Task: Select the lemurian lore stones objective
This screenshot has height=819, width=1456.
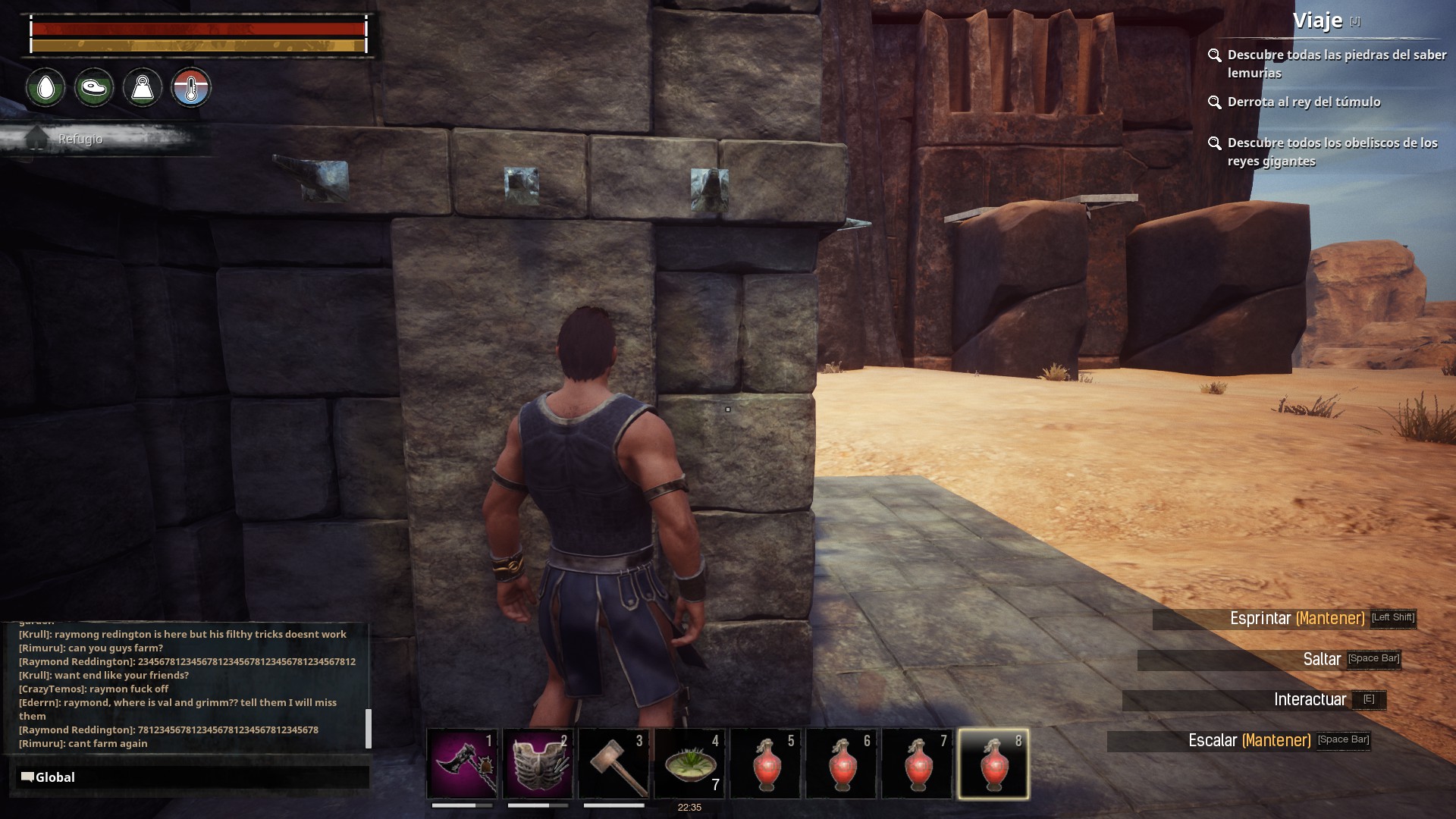Action: point(1336,64)
